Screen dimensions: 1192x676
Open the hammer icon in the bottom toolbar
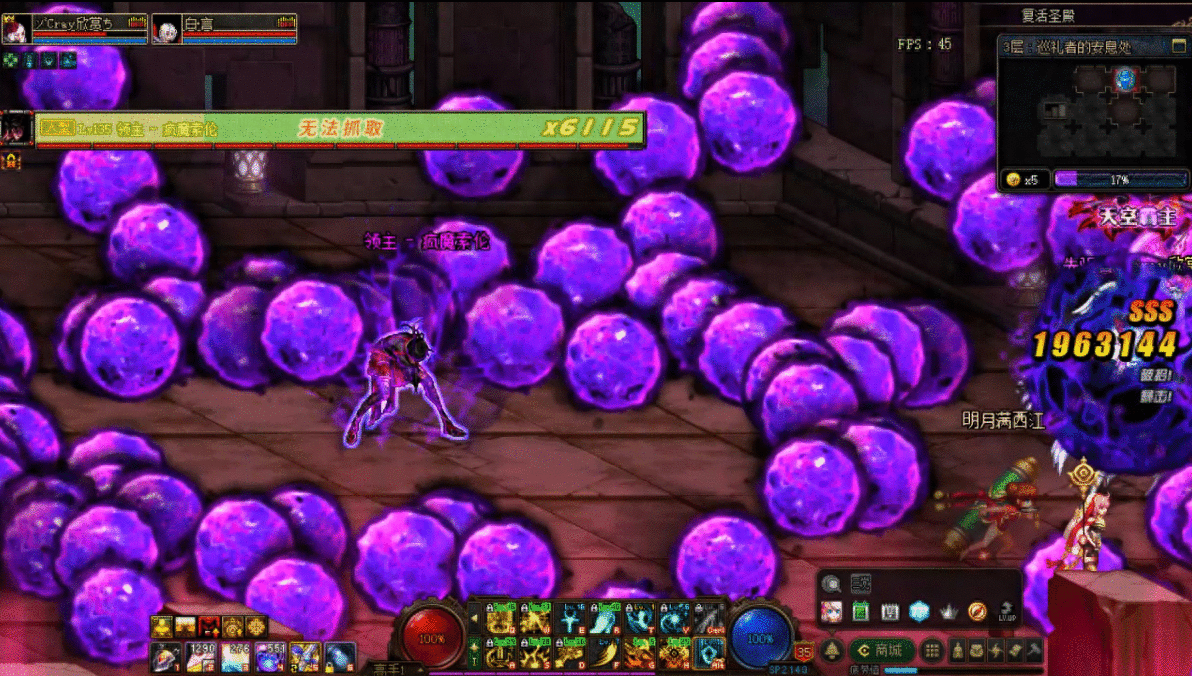(1034, 651)
